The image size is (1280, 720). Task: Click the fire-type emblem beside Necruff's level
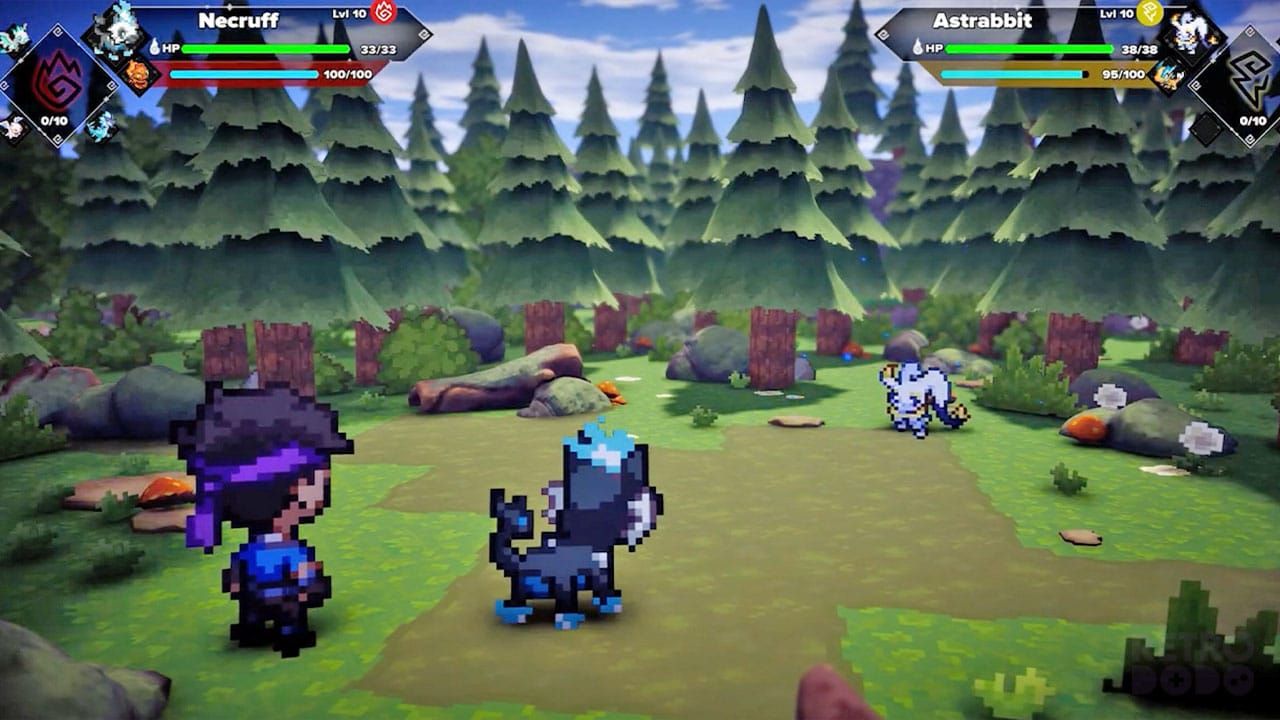(x=383, y=12)
